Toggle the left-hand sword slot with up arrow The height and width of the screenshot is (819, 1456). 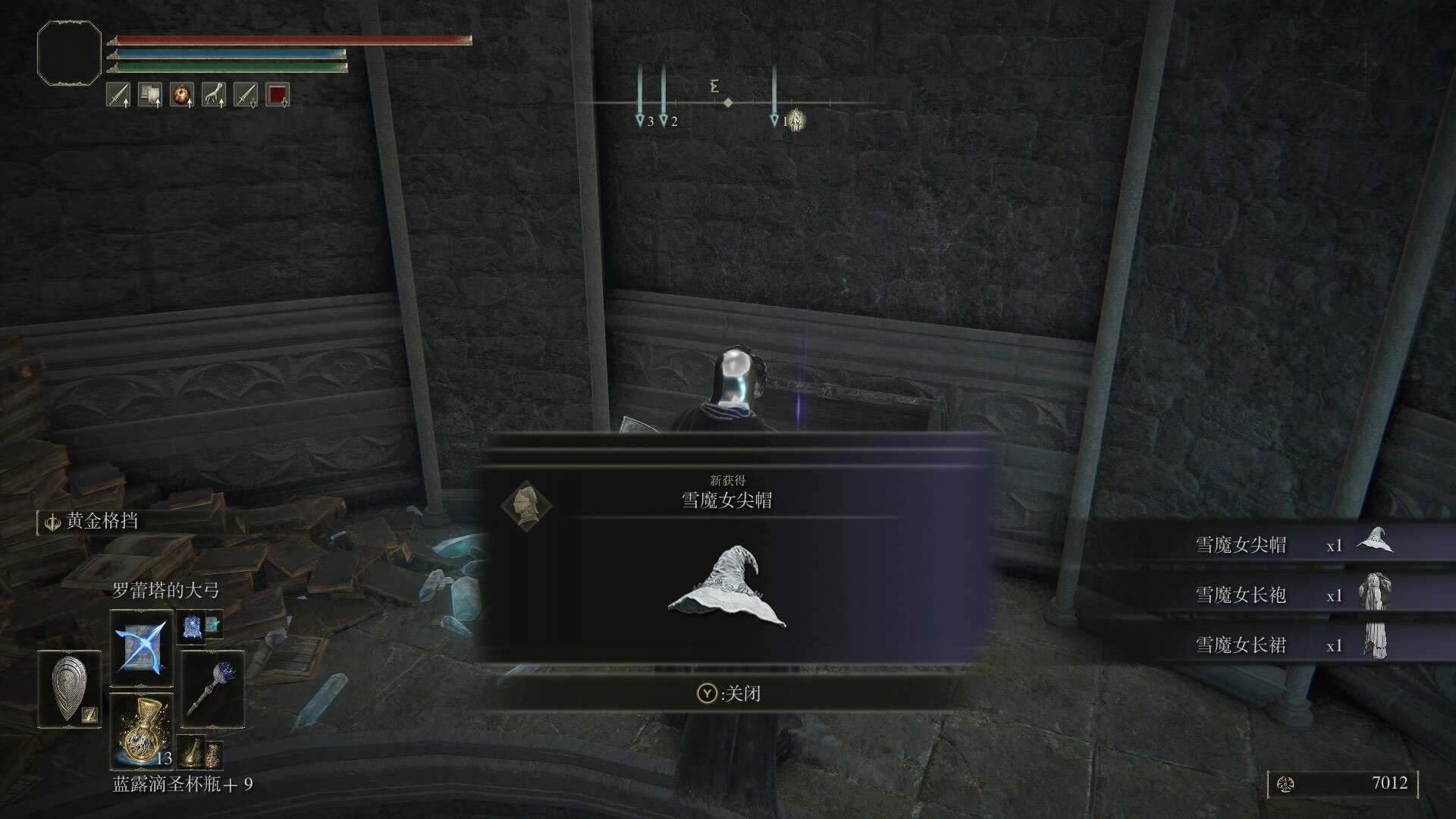click(x=118, y=95)
